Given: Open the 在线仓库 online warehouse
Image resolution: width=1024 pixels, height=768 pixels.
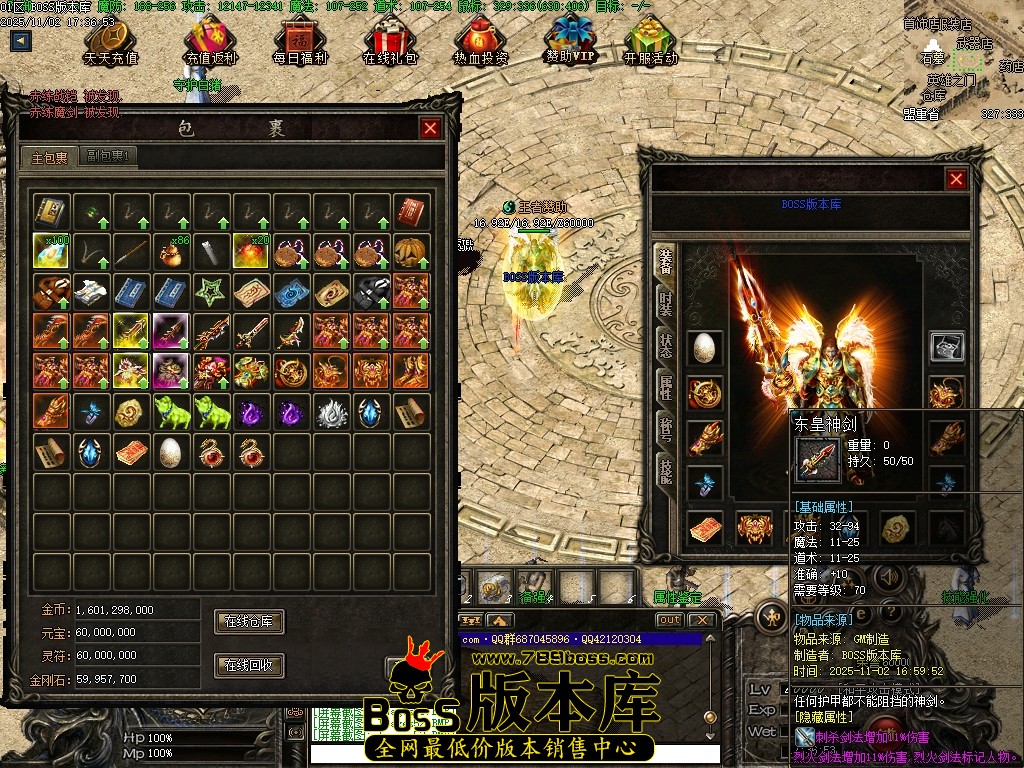Looking at the screenshot, I should (249, 622).
